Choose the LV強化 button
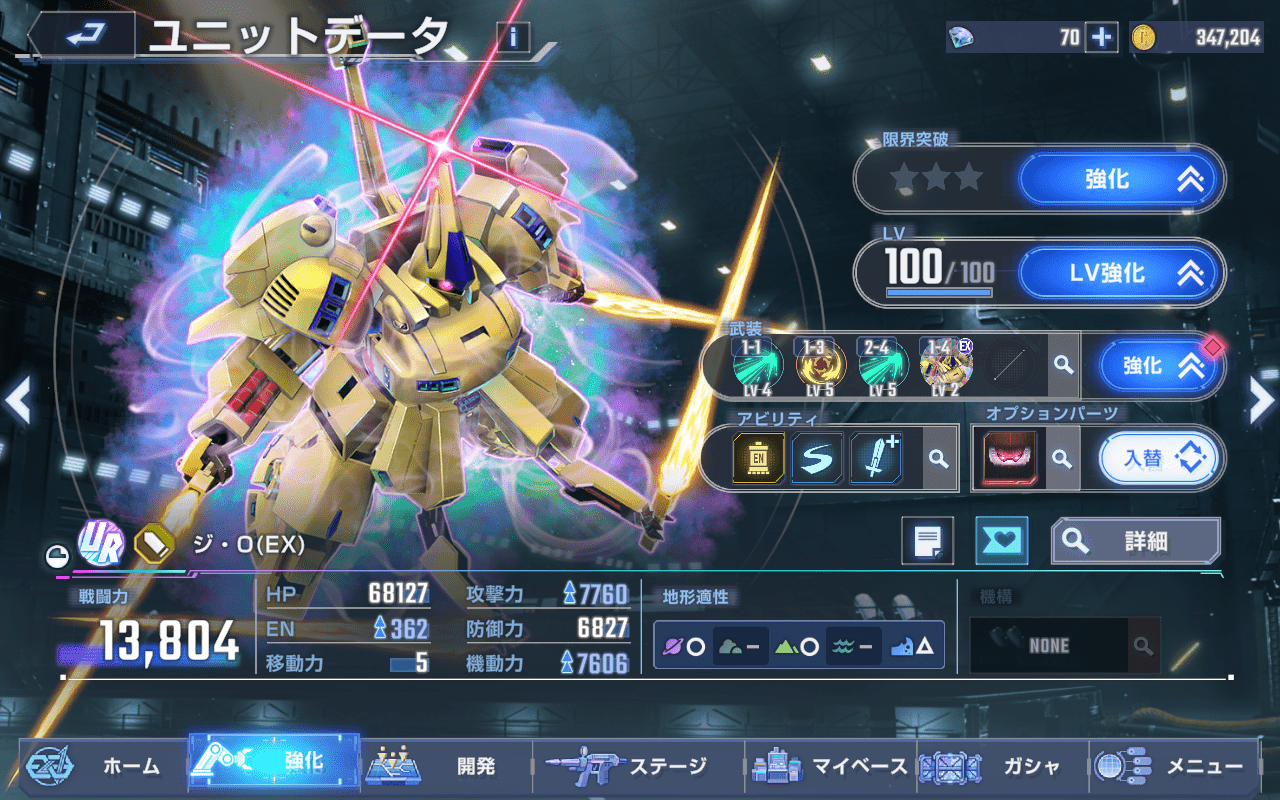Screen dimensions: 1280x800 coord(1121,273)
